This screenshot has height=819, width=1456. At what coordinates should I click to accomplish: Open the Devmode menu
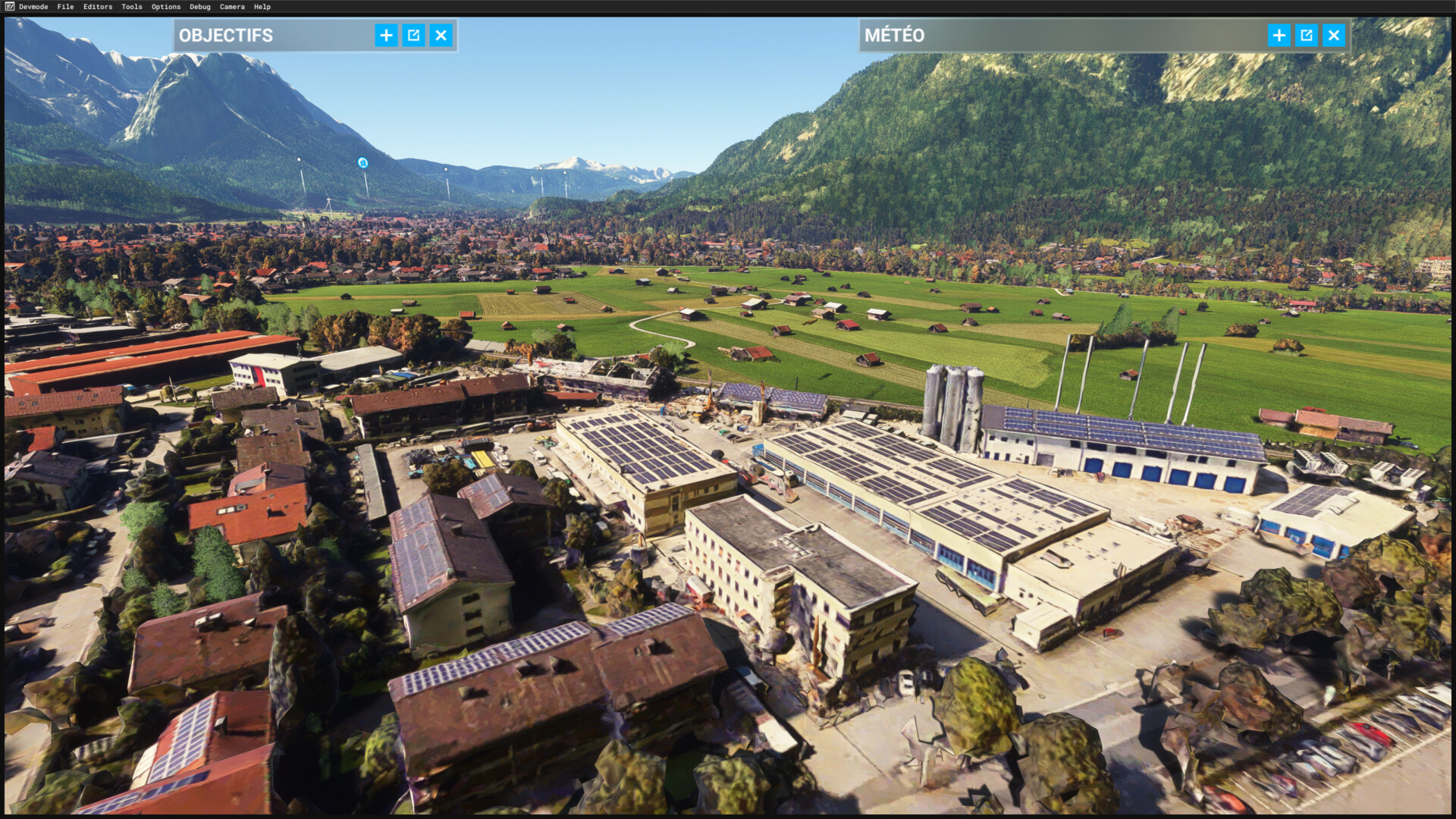click(x=33, y=7)
